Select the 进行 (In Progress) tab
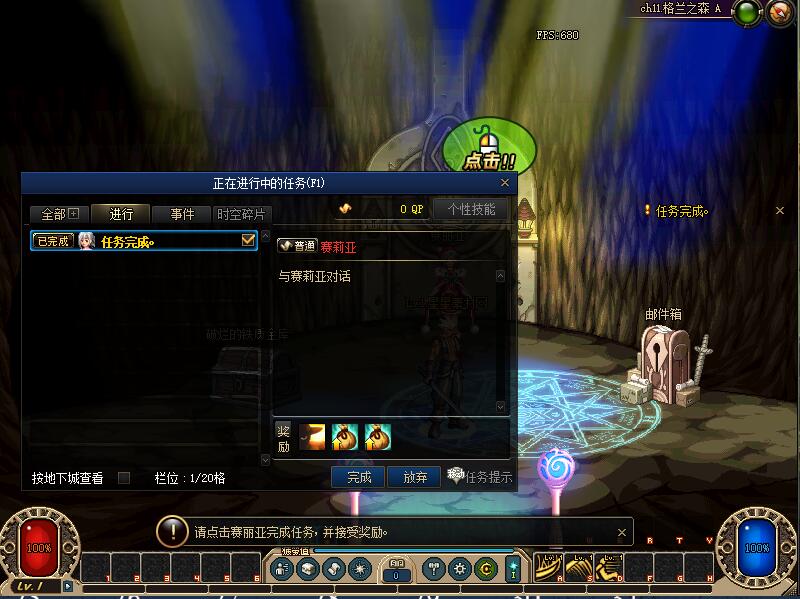 tap(120, 214)
